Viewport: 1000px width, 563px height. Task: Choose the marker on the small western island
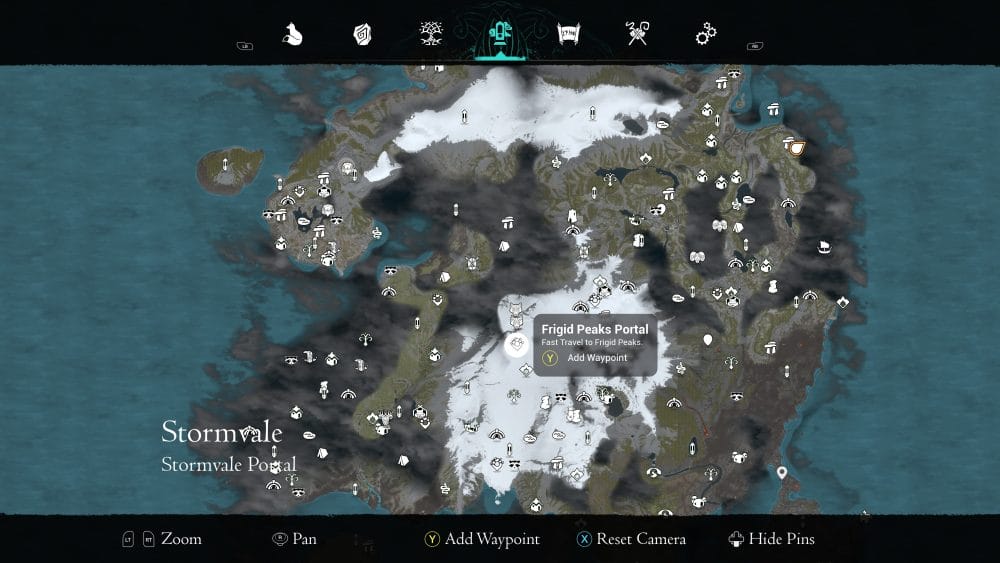pyautogui.click(x=226, y=164)
